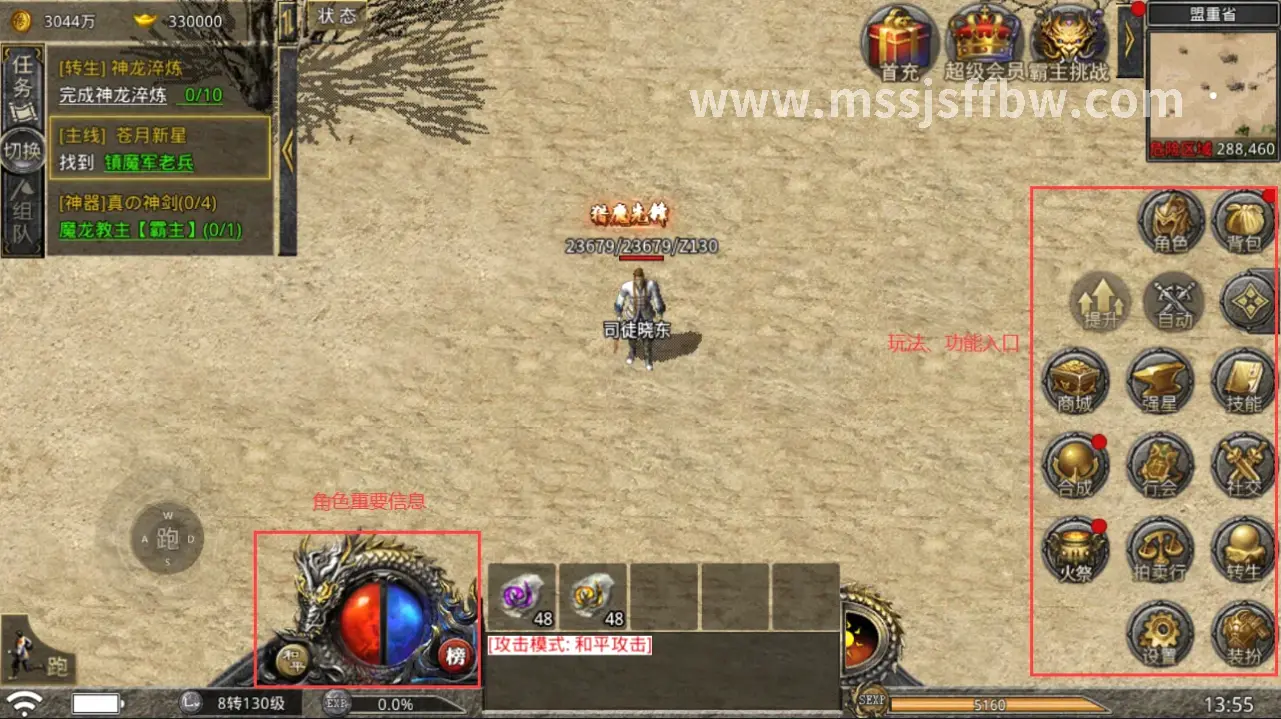1281x719 pixels.
Task: Enter the 霸主挑战 challenge
Action: [1069, 42]
